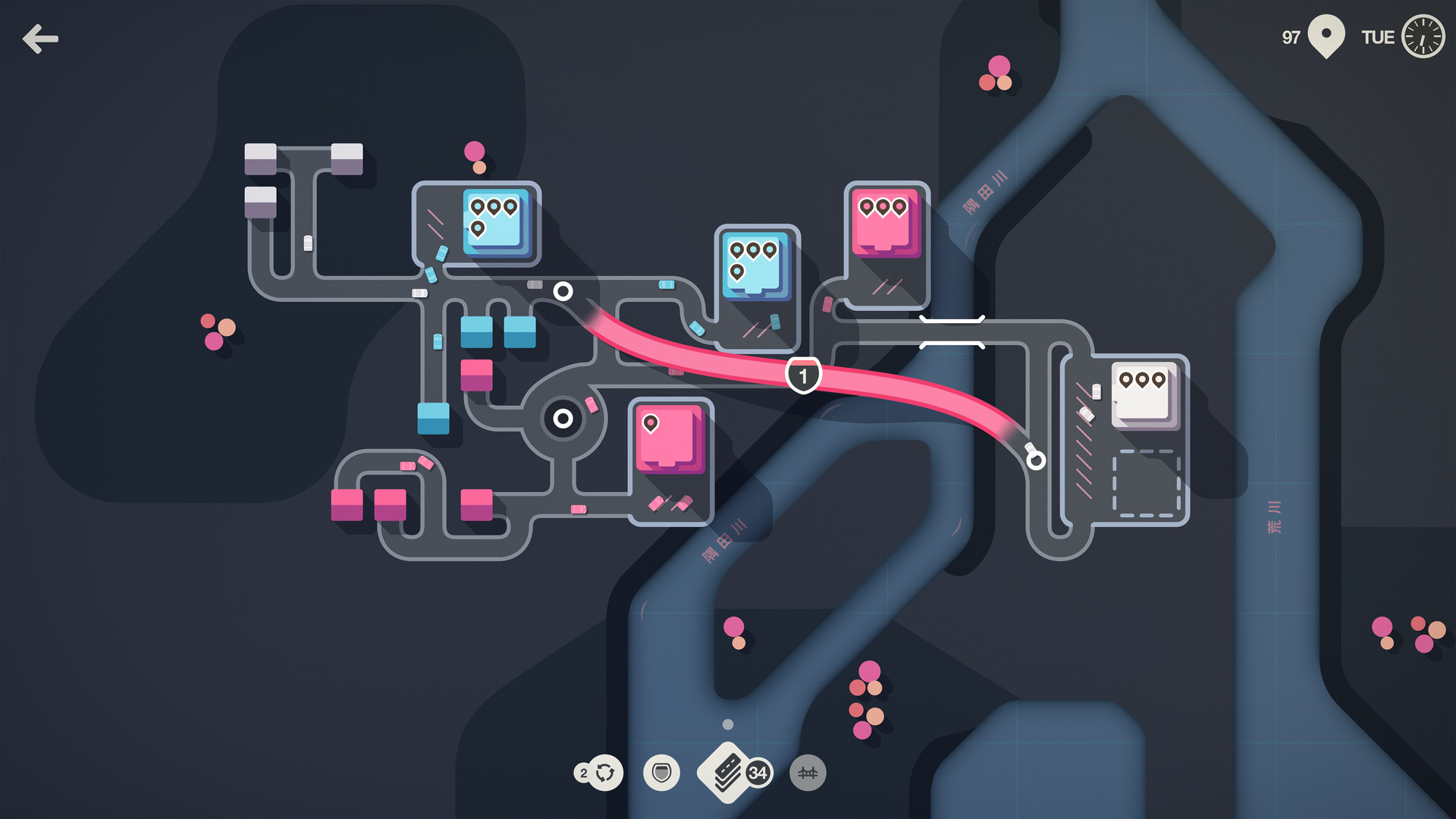
Task: Click the TUE day indicator
Action: click(1378, 36)
